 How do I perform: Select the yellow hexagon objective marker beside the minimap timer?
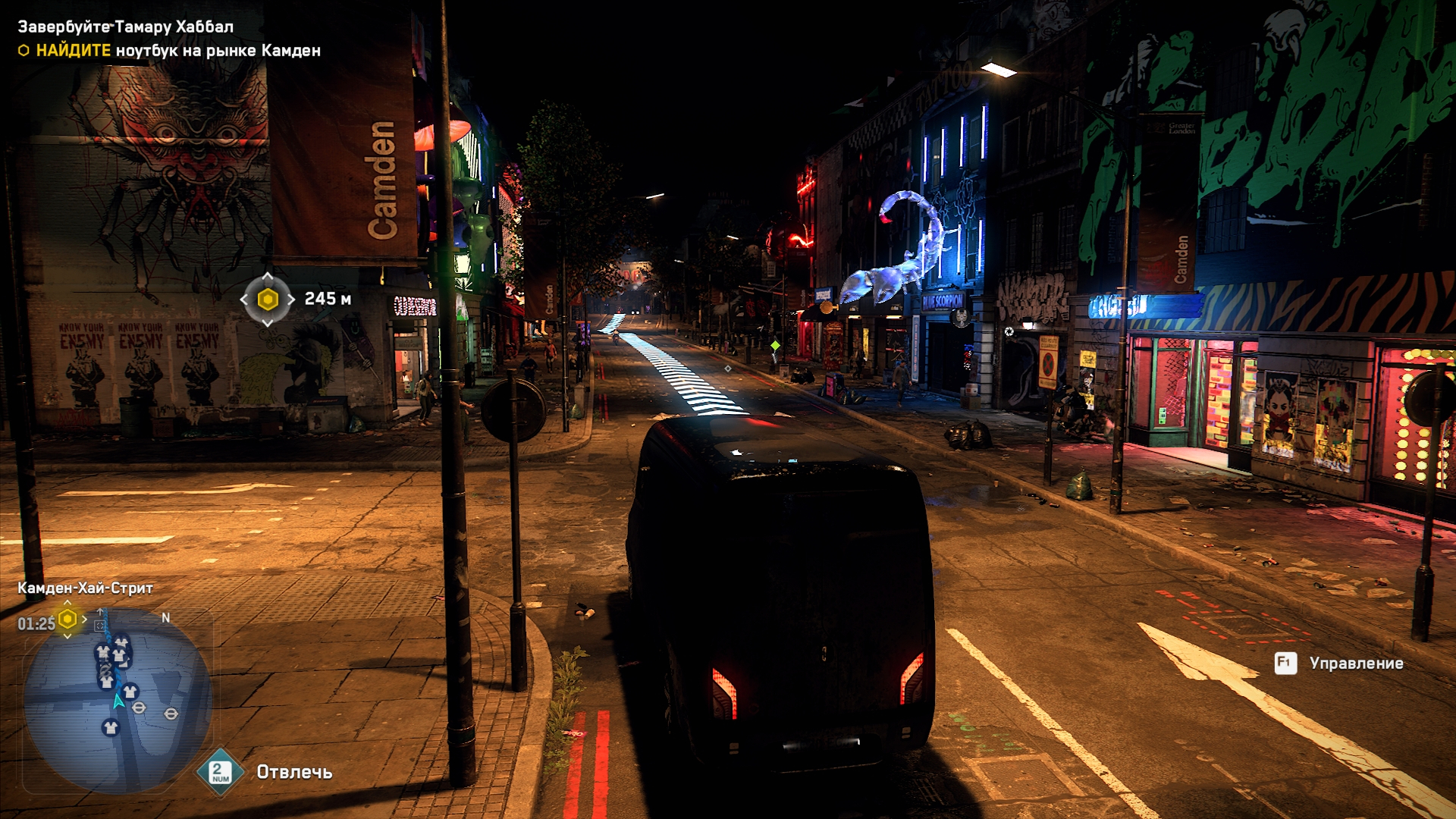pos(67,619)
